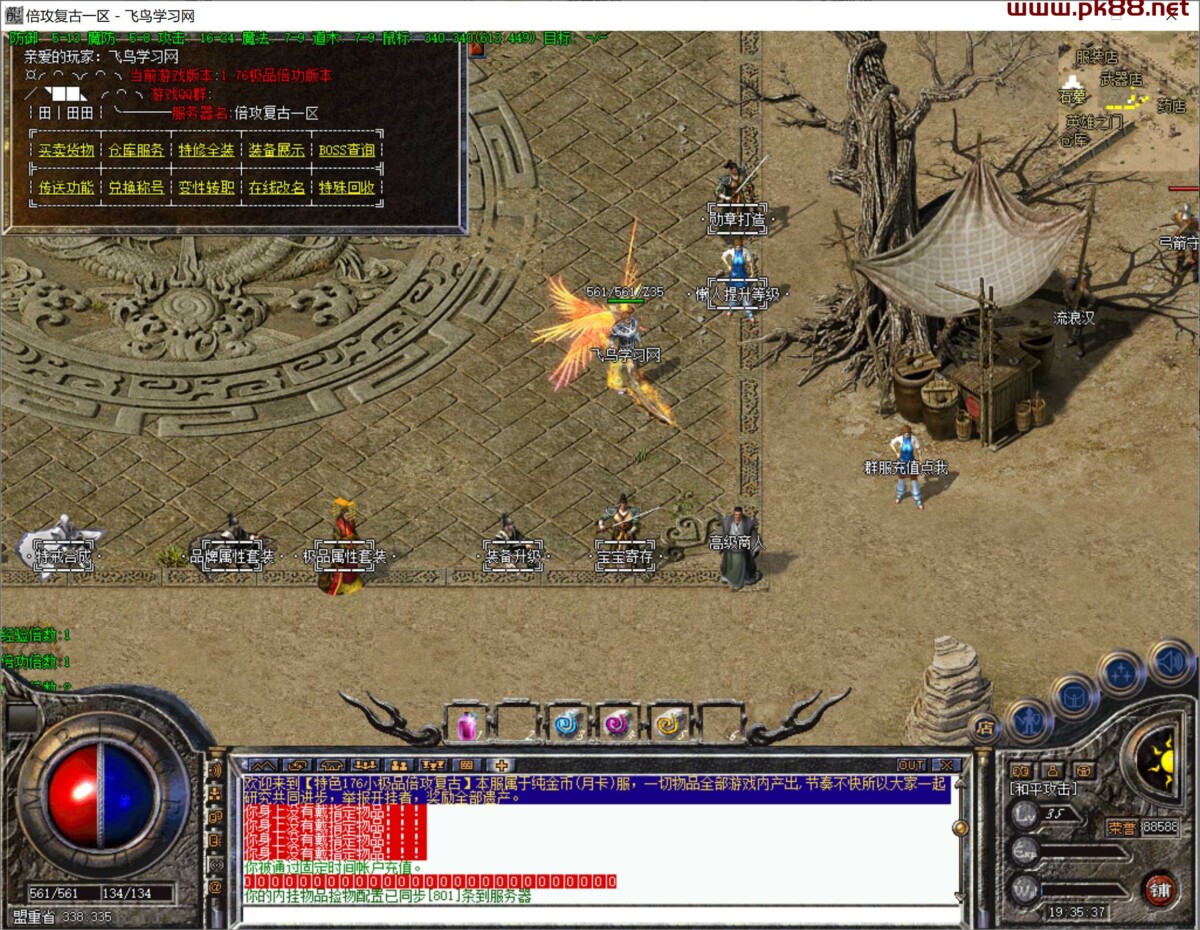This screenshot has height=930, width=1200.
Task: Open 仓库服务 warehouse service
Action: pyautogui.click(x=136, y=151)
